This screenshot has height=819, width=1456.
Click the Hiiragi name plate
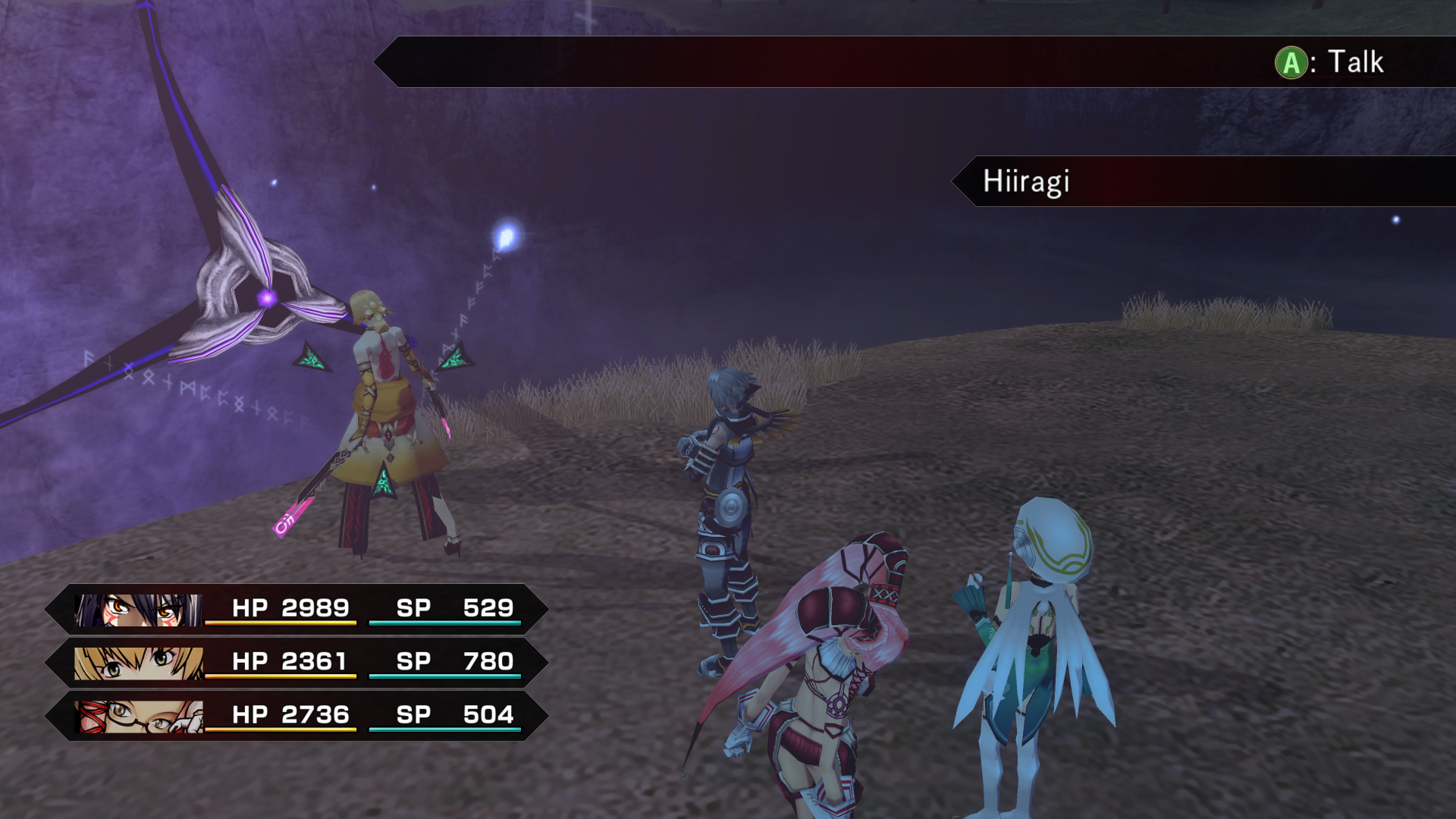pyautogui.click(x=1027, y=181)
